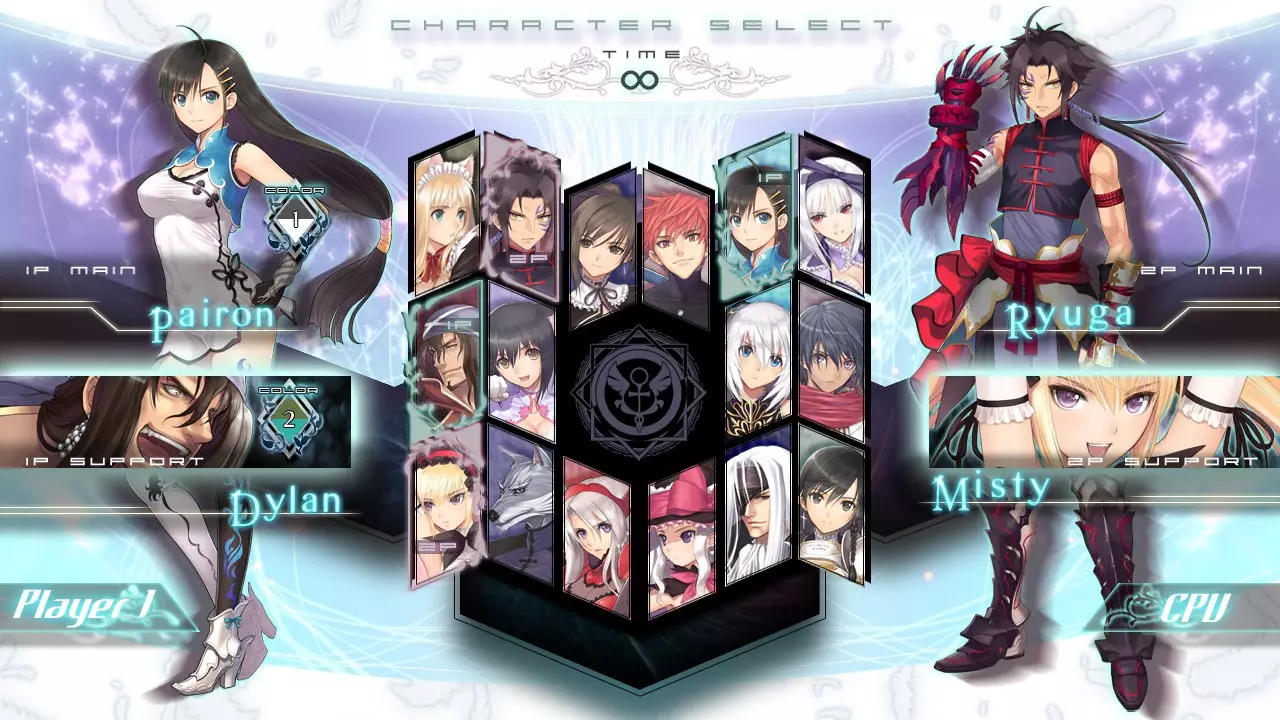Click the CHARACTER SELECT title
This screenshot has width=1280, height=720.
point(640,22)
